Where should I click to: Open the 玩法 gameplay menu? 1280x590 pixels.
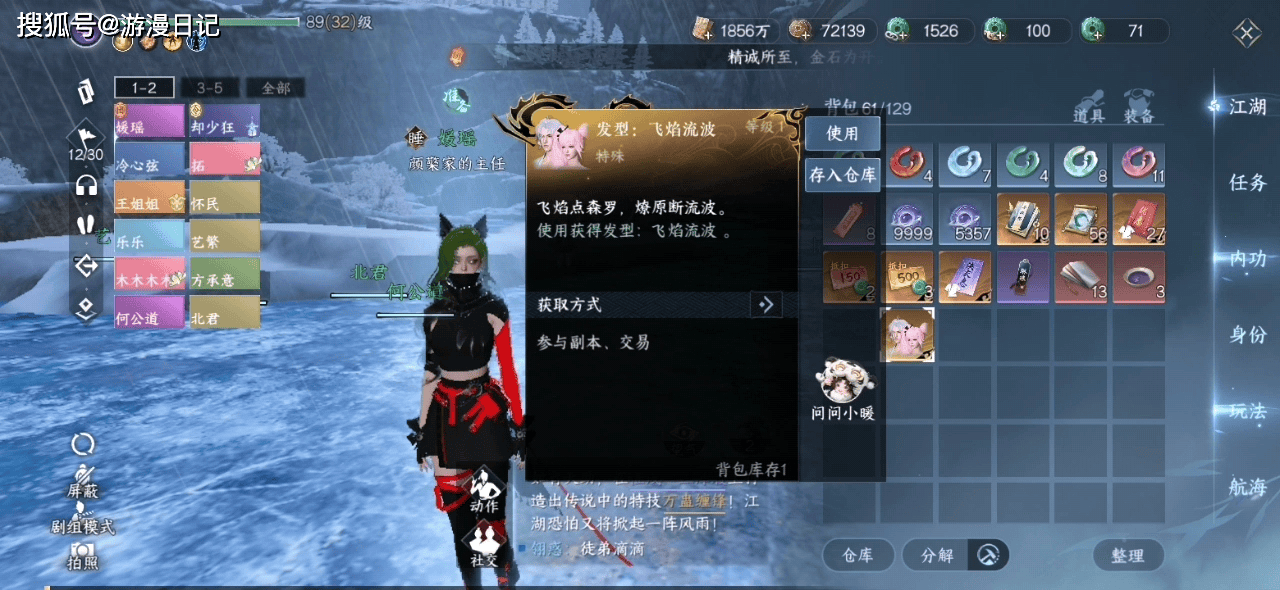tap(1247, 411)
